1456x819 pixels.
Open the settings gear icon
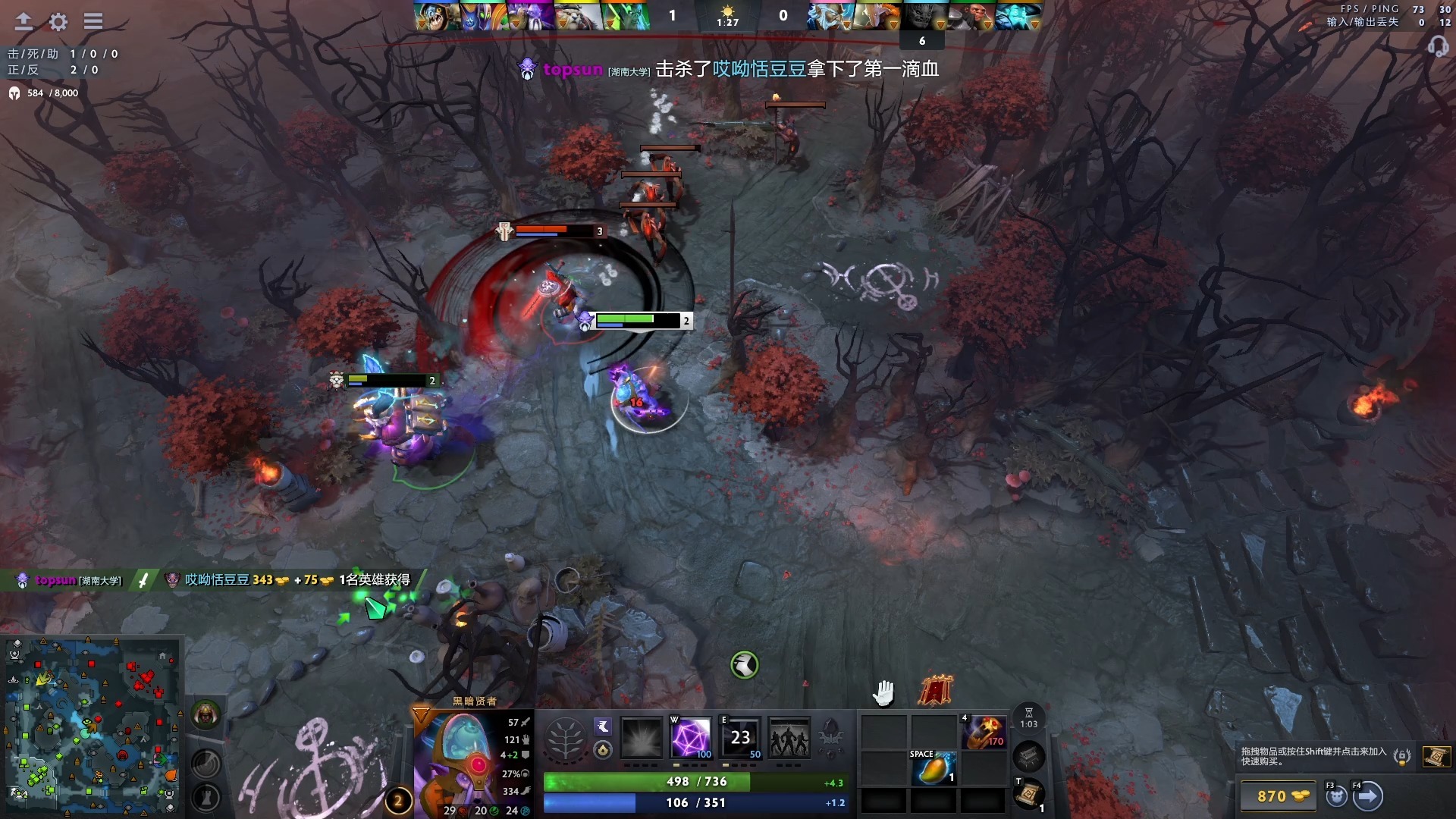click(57, 22)
